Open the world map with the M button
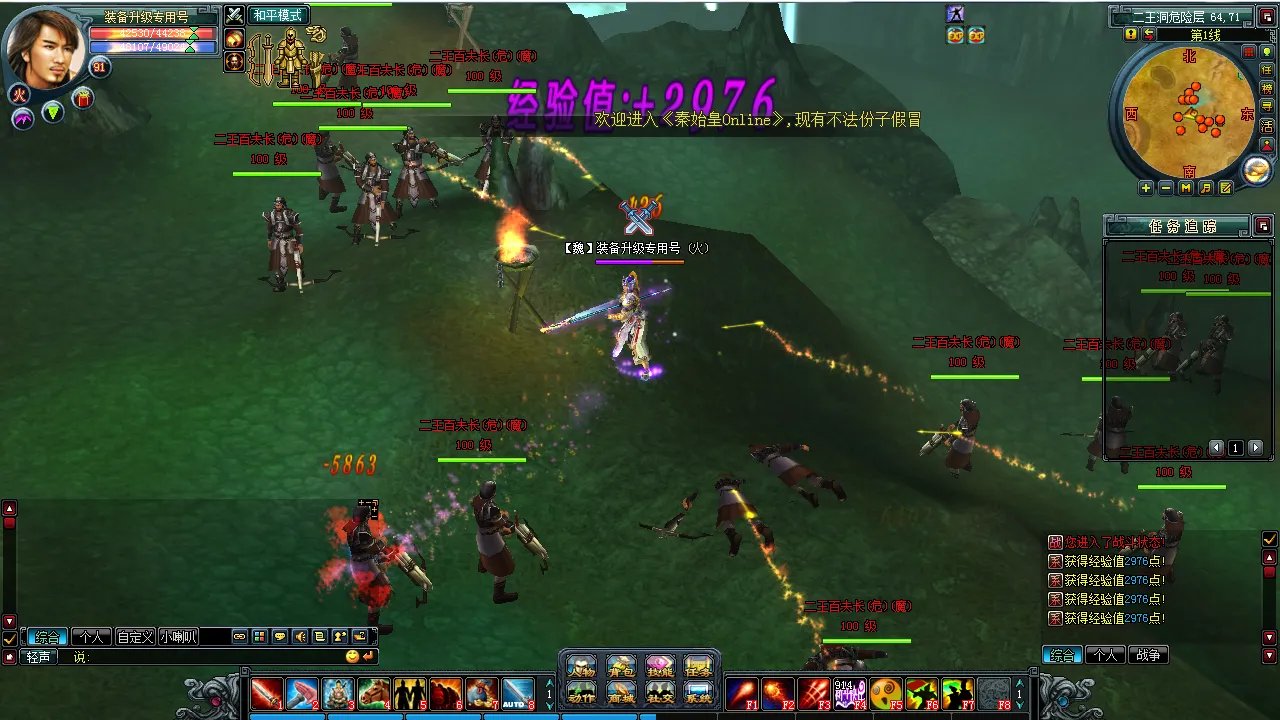 coord(1186,188)
